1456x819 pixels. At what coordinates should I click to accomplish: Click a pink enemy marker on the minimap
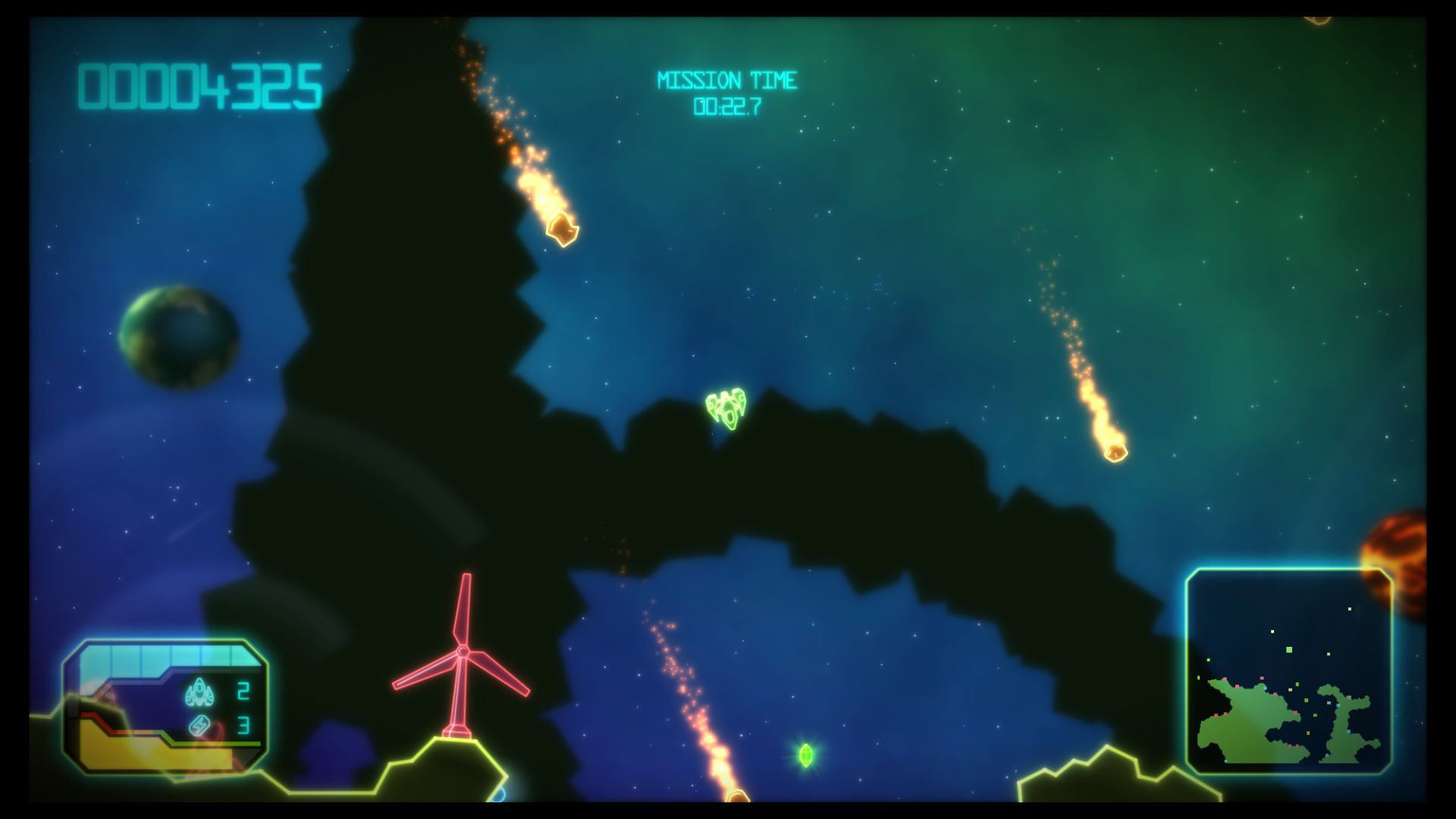click(x=1262, y=677)
